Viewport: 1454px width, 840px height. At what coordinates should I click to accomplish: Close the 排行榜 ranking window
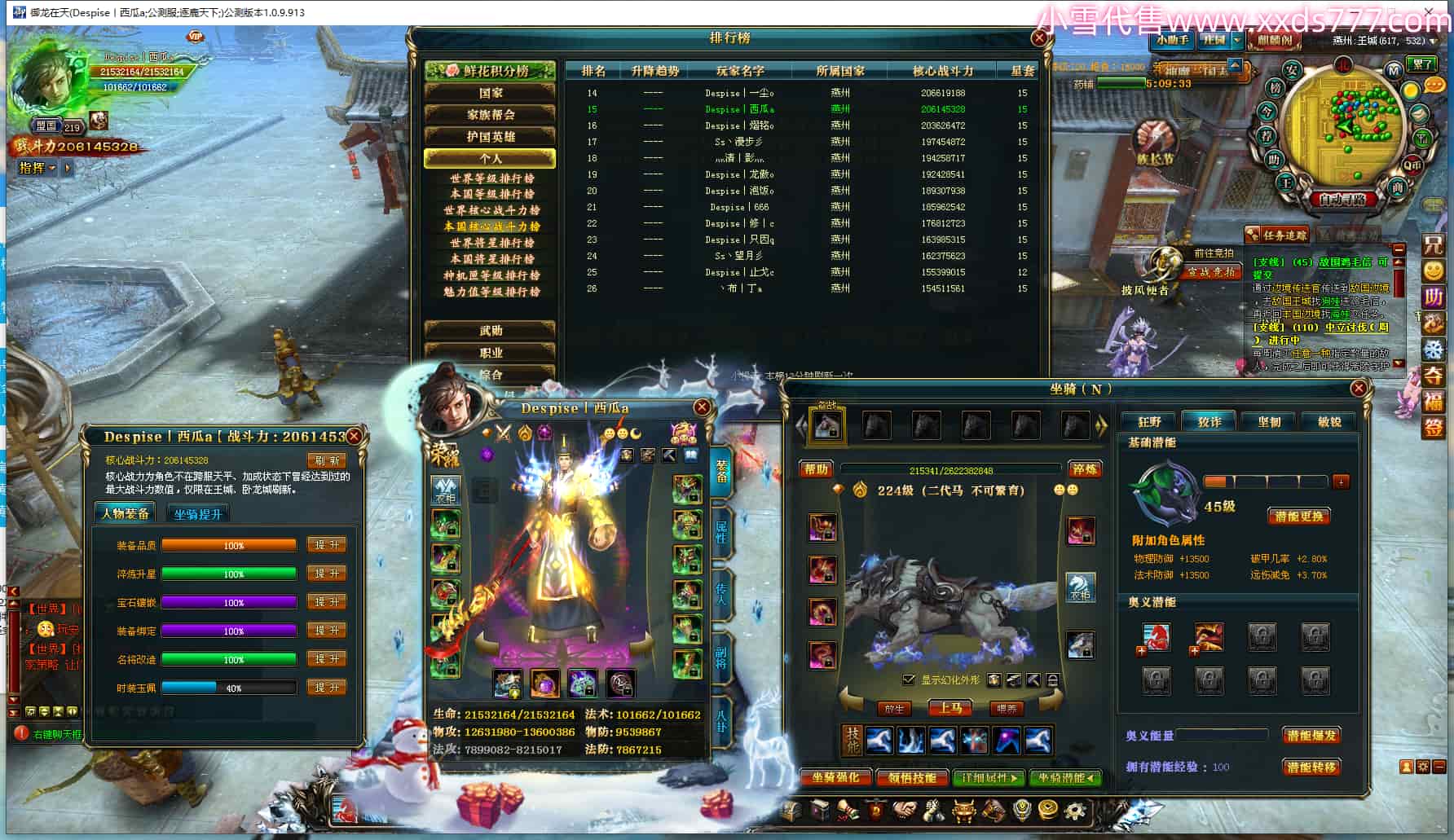tap(1039, 38)
